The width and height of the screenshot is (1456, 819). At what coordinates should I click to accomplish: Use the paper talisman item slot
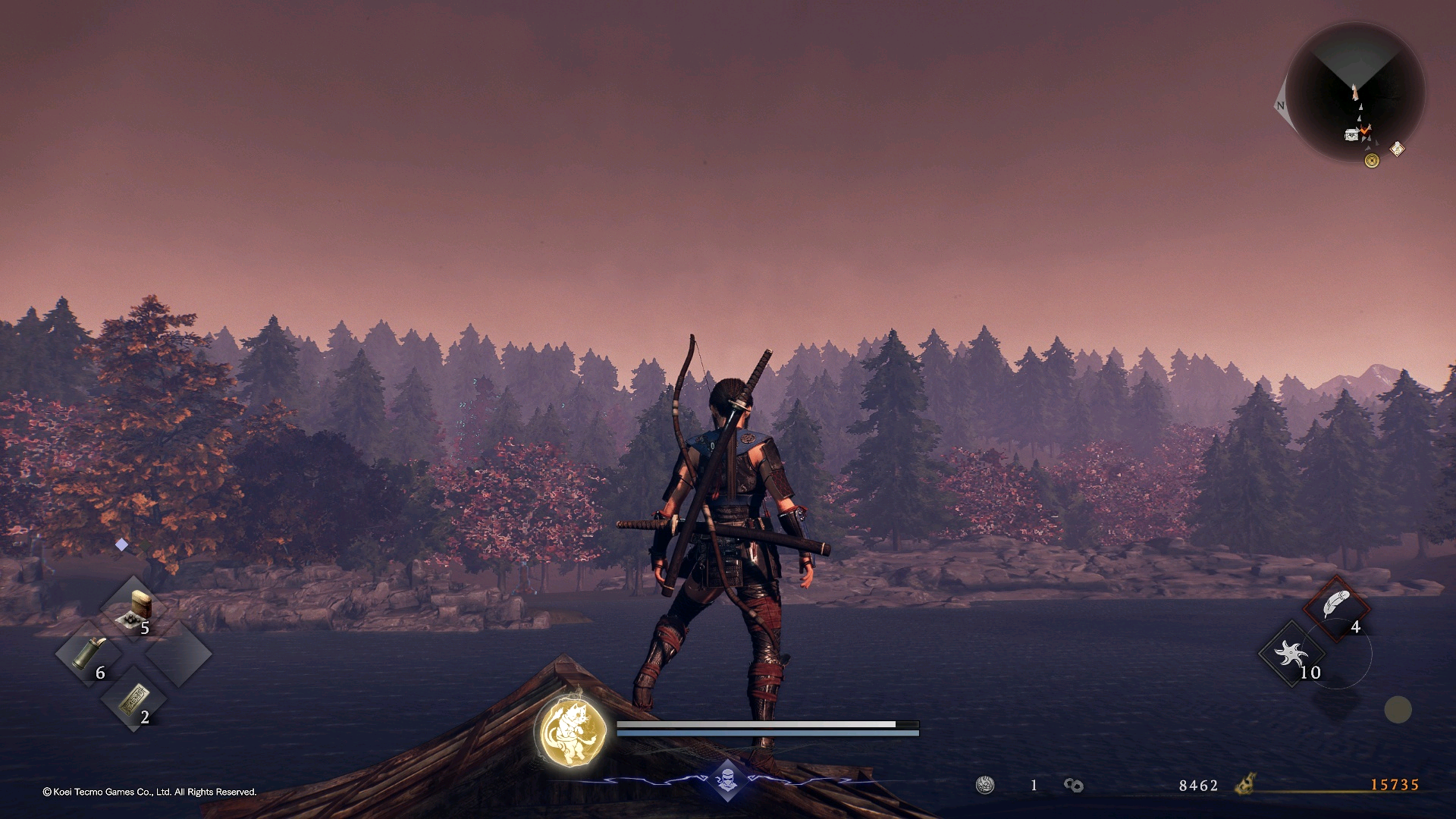click(x=136, y=696)
